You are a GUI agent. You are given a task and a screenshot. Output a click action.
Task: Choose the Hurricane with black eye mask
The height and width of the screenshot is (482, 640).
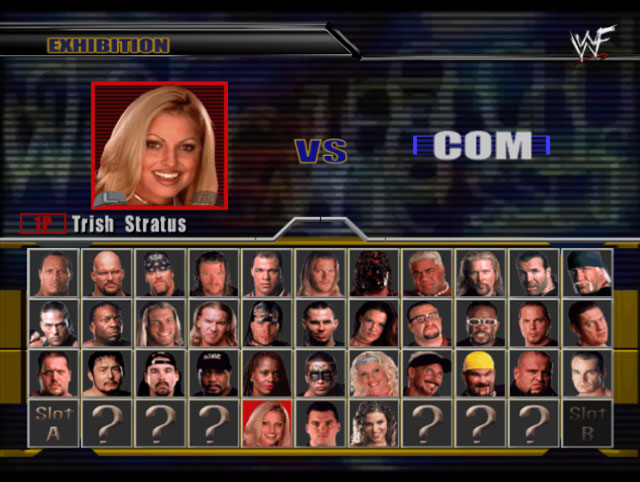click(320, 373)
